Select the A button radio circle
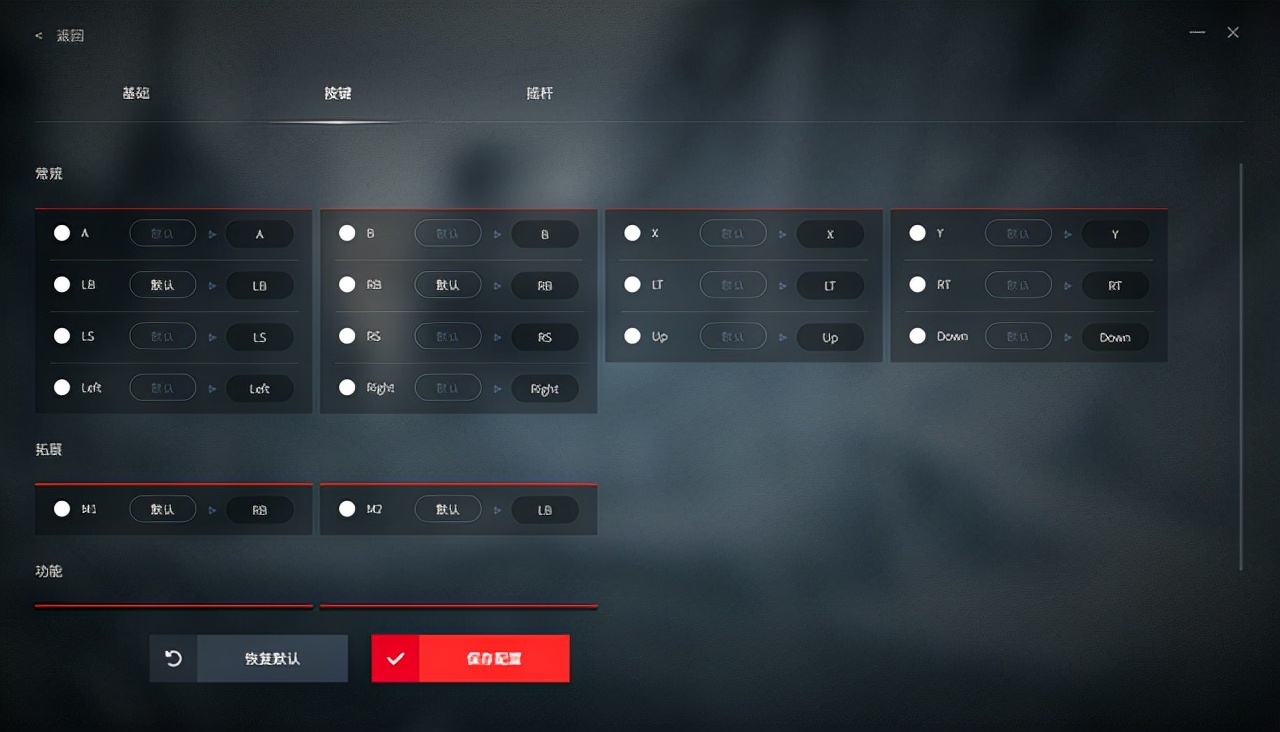The width and height of the screenshot is (1280, 732). 62,233
